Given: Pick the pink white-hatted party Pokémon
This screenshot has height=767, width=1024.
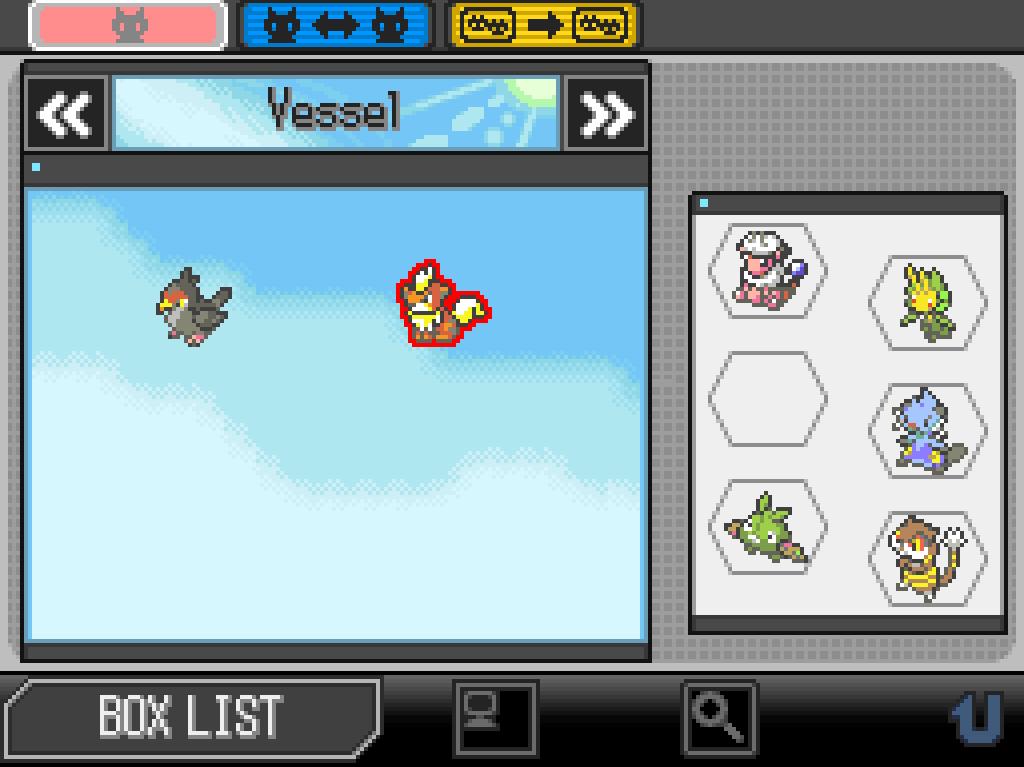Looking at the screenshot, I should pos(766,268).
